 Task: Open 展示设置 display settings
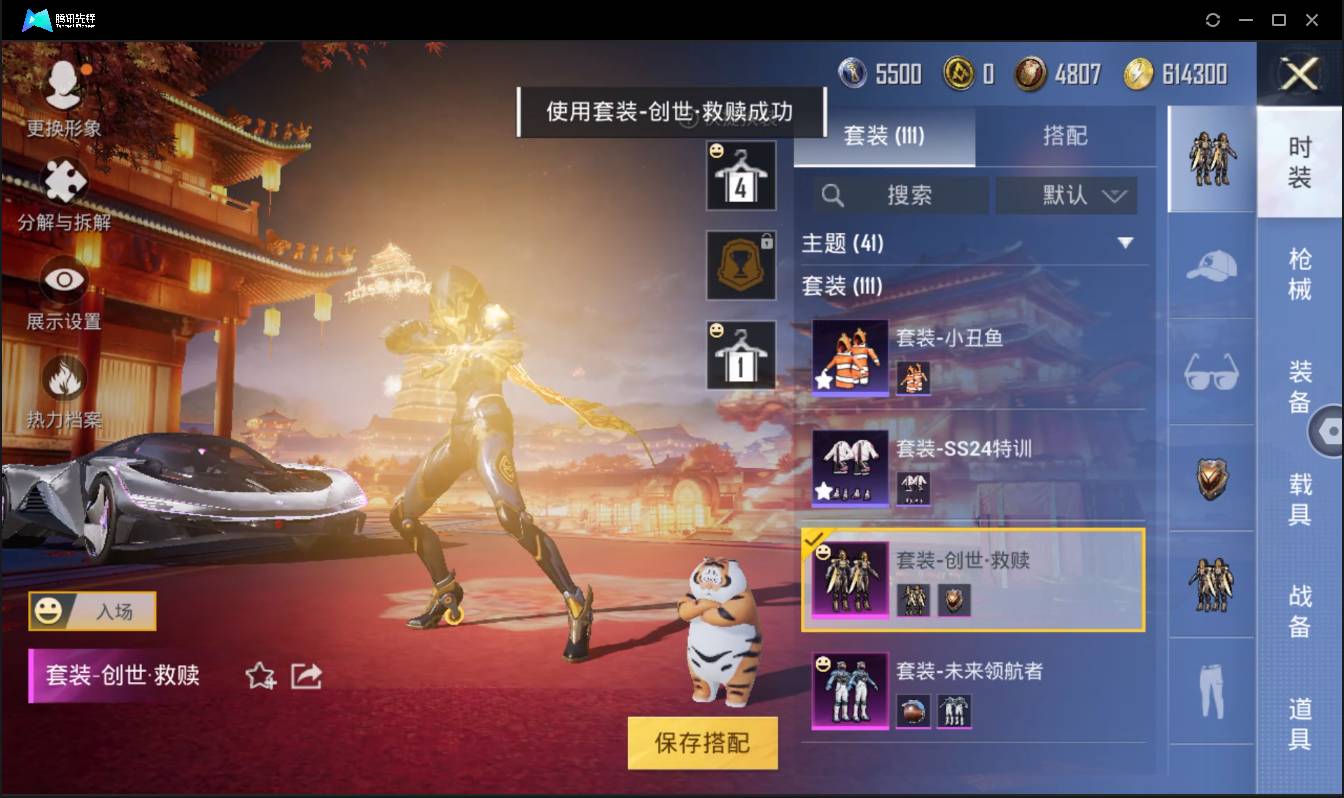62,285
